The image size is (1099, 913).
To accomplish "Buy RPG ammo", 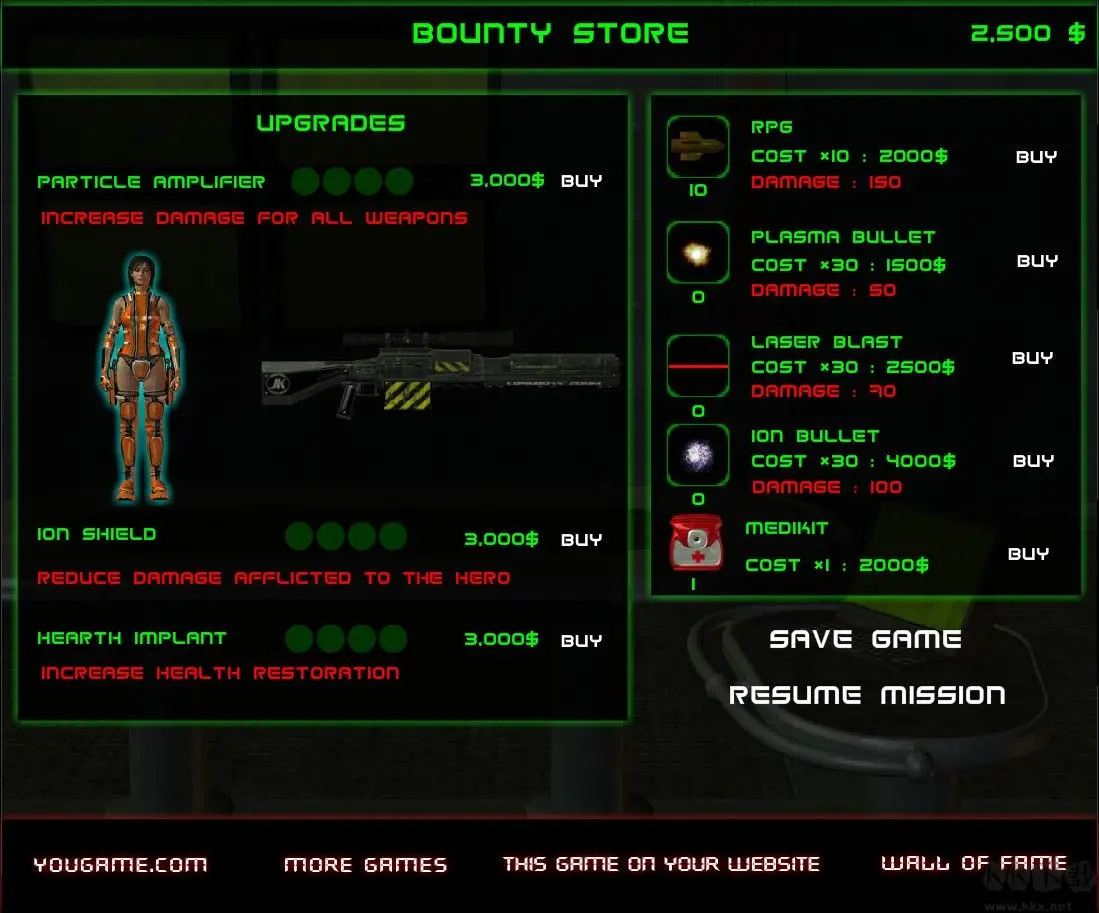I will pos(1036,157).
